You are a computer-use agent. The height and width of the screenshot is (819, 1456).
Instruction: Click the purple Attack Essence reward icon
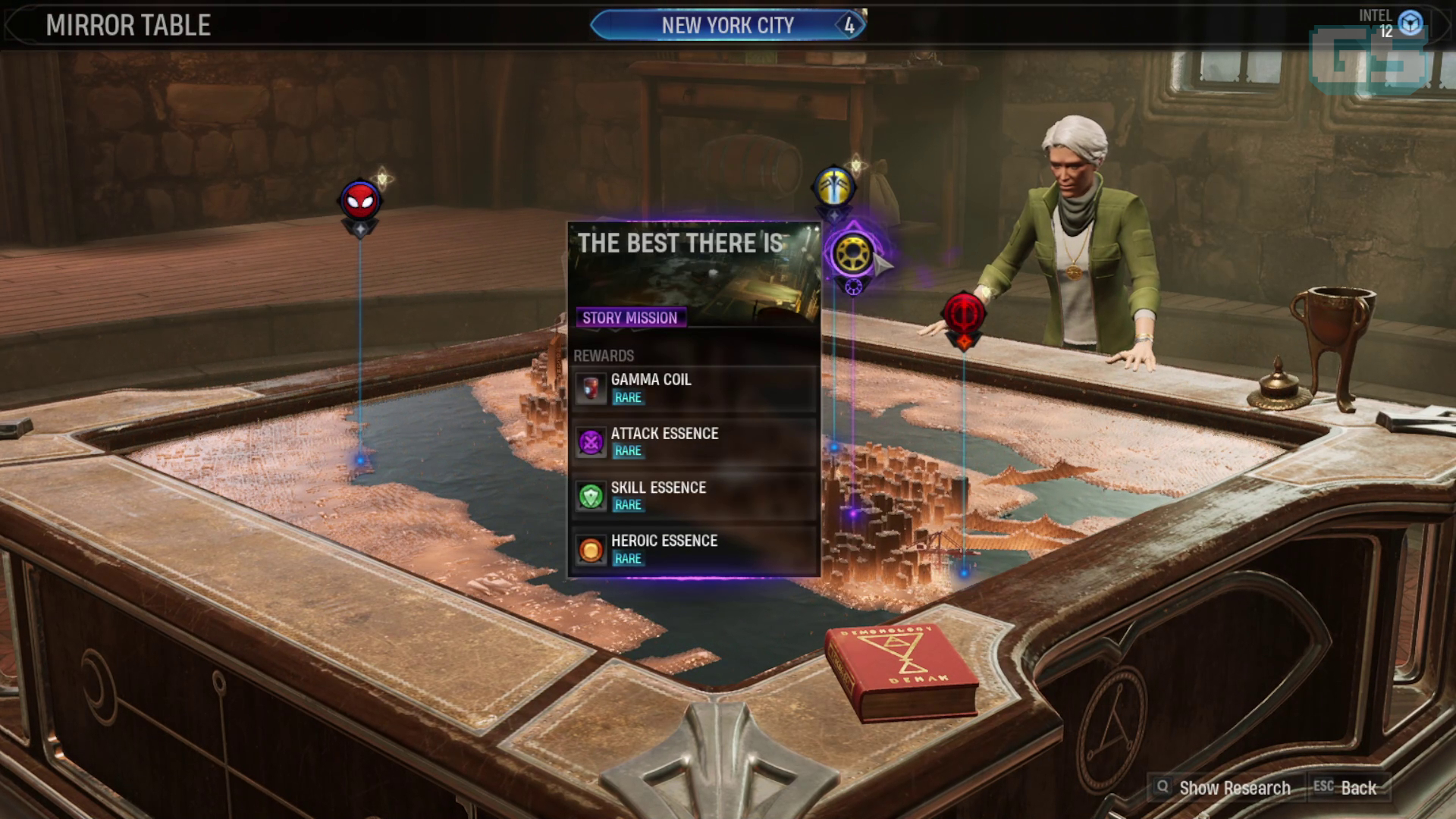pos(590,441)
